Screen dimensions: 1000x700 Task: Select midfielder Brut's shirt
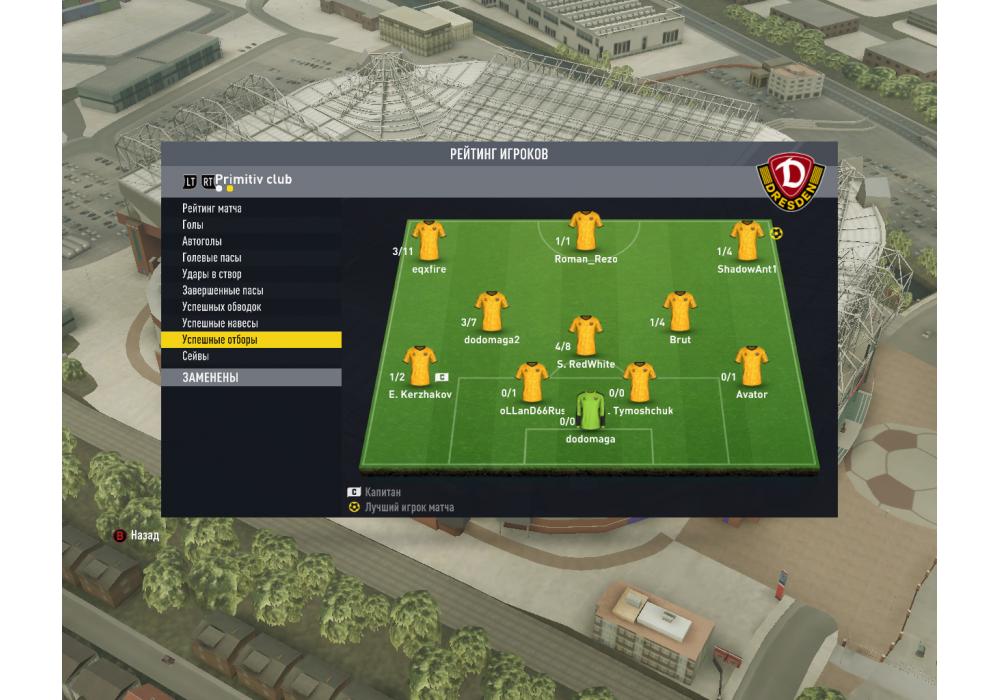(680, 311)
